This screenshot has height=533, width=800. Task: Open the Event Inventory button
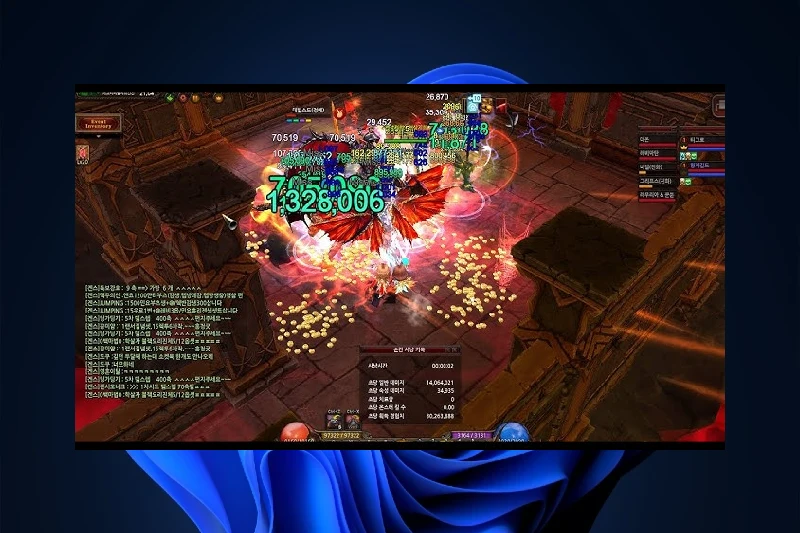point(98,123)
